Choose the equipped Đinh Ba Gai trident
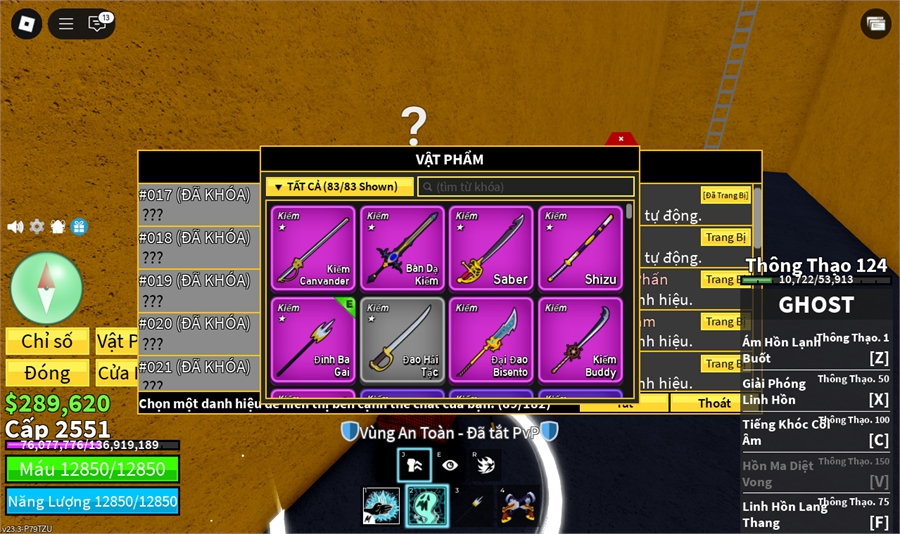This screenshot has width=900, height=534. pos(313,339)
